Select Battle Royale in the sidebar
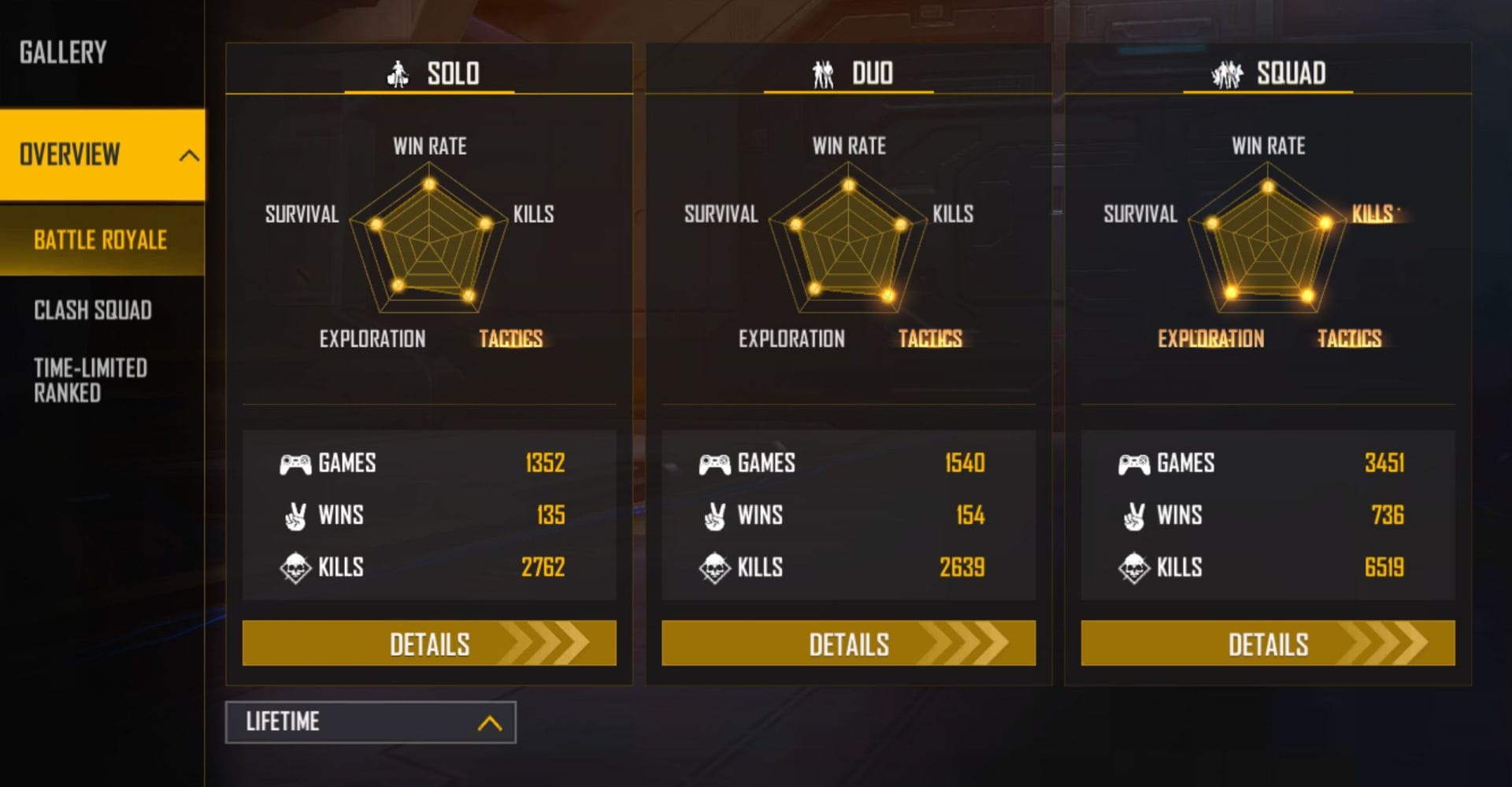 (x=100, y=240)
